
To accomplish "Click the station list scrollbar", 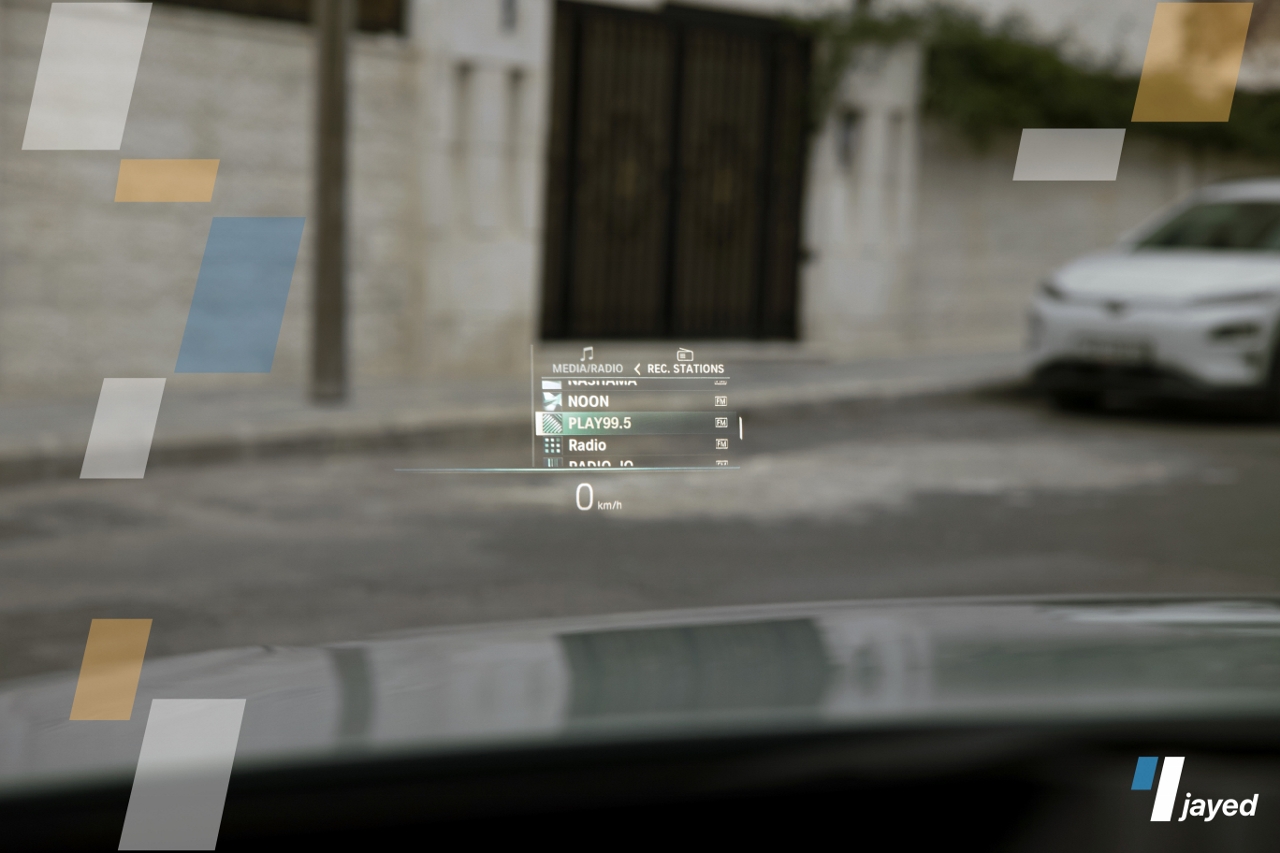I will coord(740,427).
